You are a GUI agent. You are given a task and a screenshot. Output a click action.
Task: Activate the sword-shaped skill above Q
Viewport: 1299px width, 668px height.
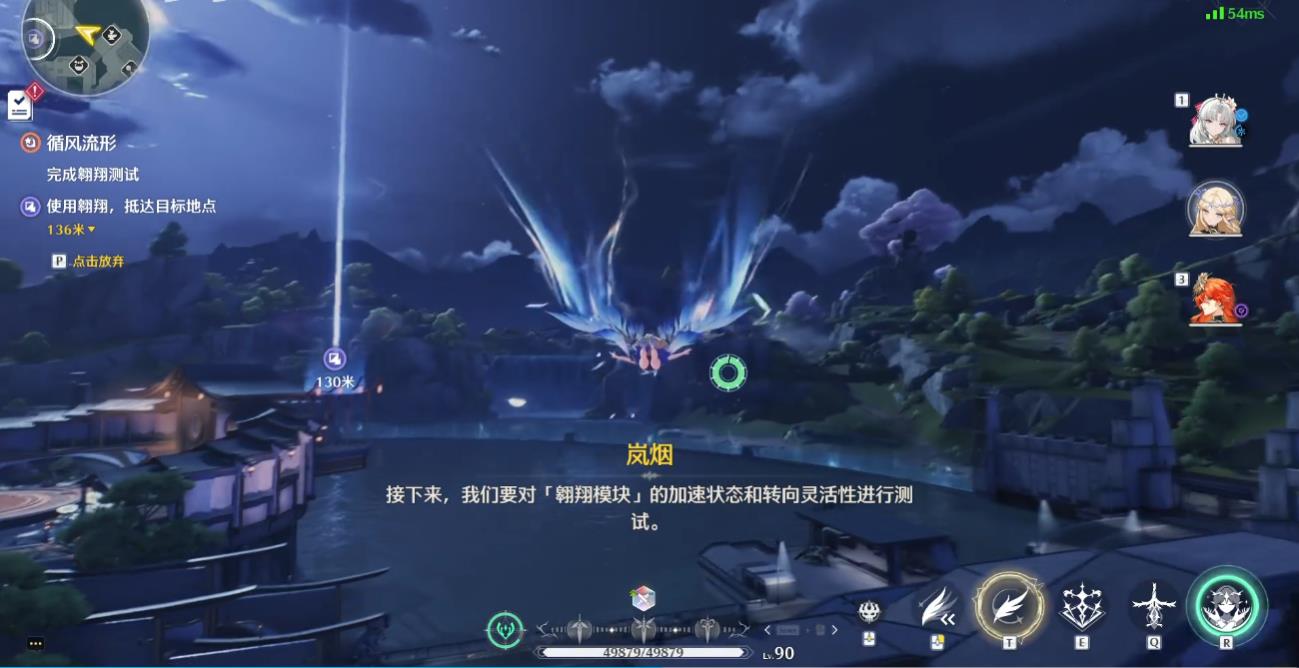(1154, 606)
